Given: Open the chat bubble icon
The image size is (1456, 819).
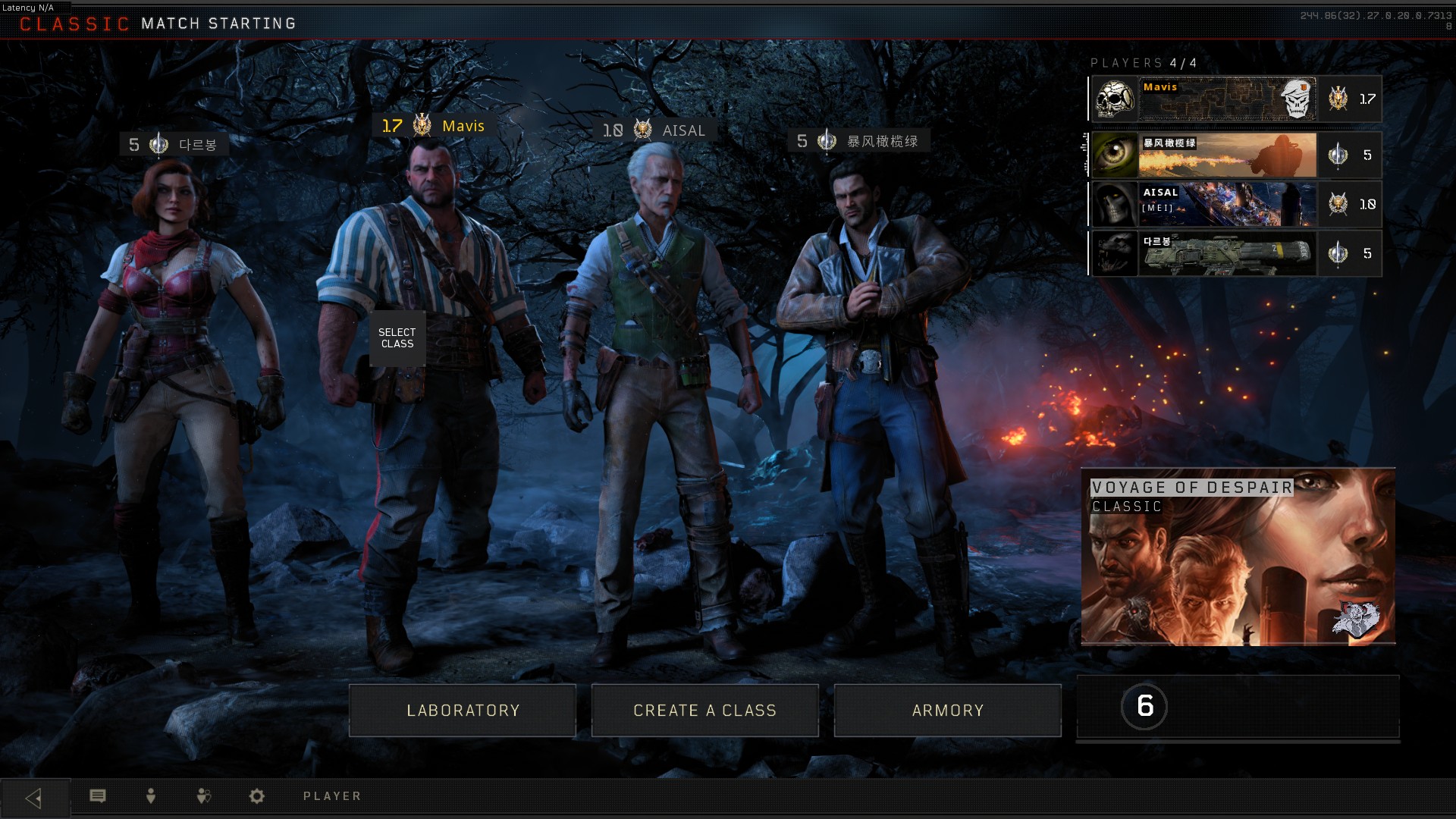Looking at the screenshot, I should click(98, 796).
